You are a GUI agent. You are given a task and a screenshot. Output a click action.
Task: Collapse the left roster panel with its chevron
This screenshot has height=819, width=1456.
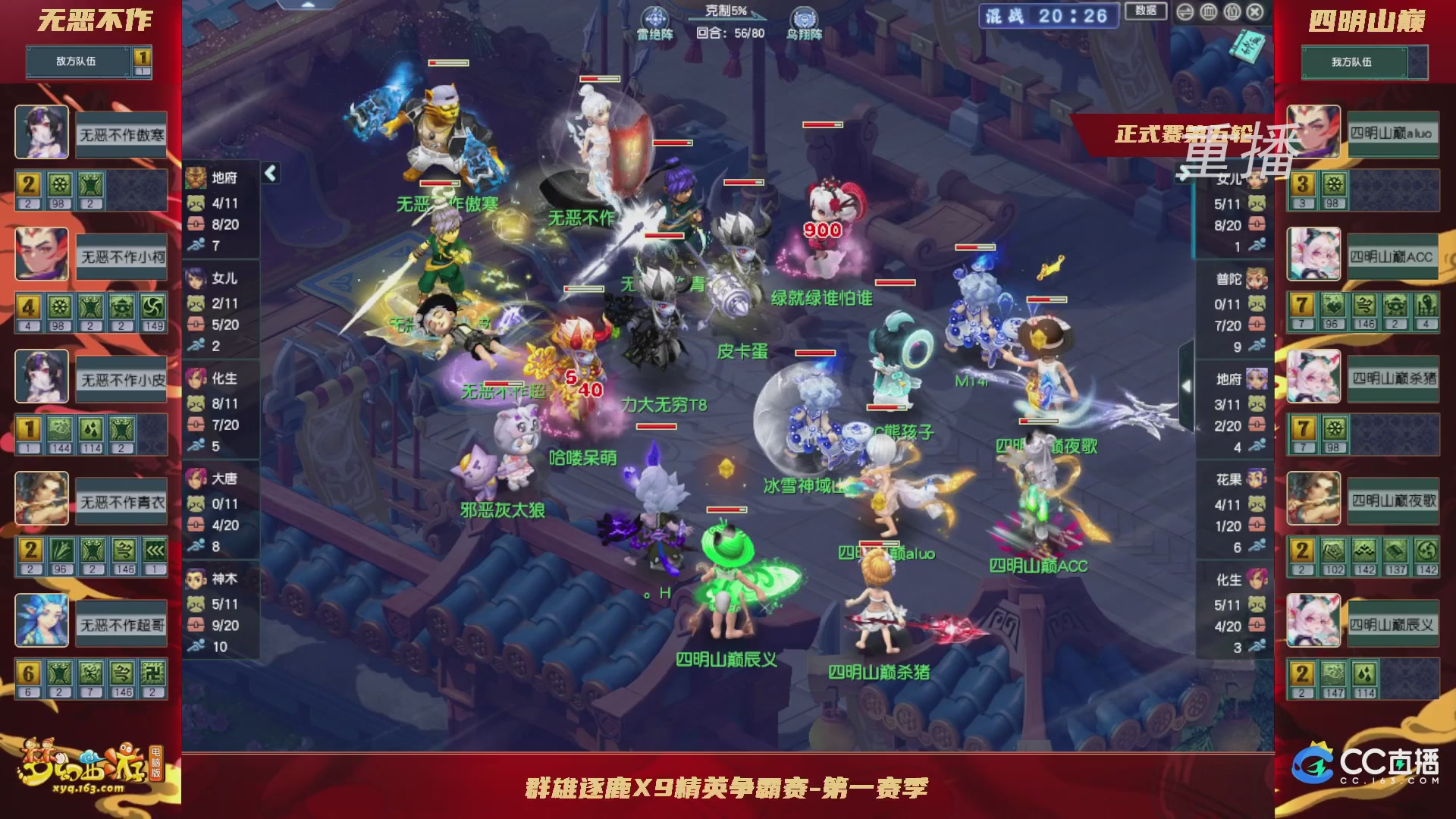(269, 172)
